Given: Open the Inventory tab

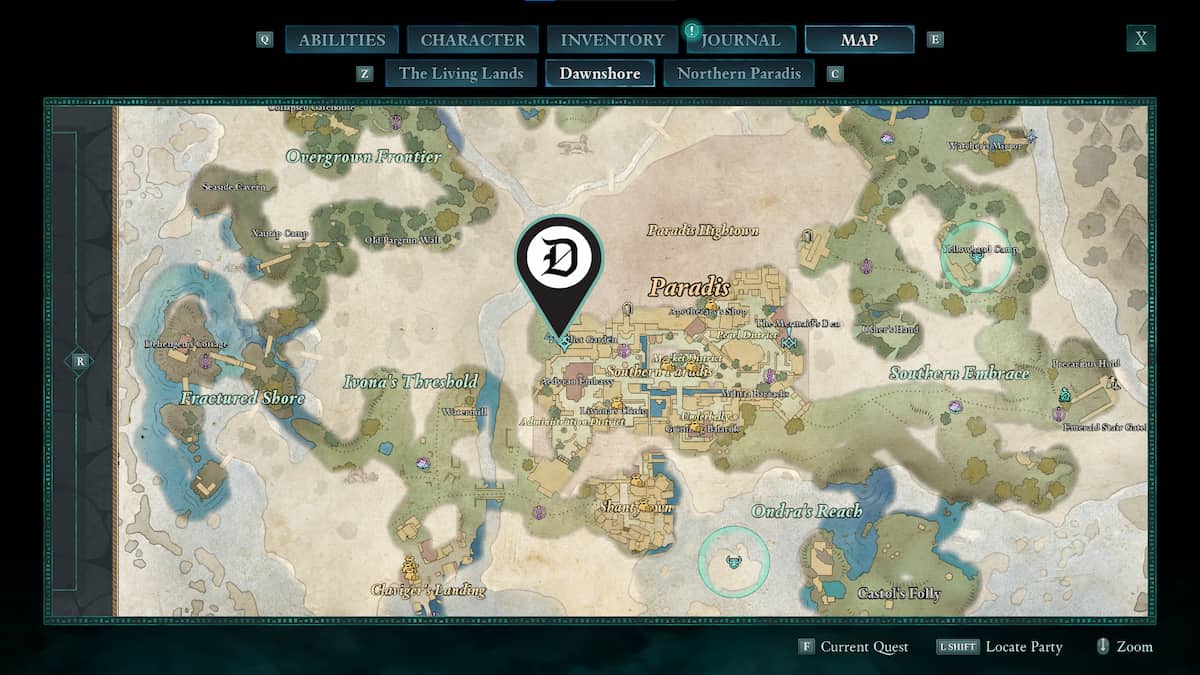Looking at the screenshot, I should tap(612, 40).
